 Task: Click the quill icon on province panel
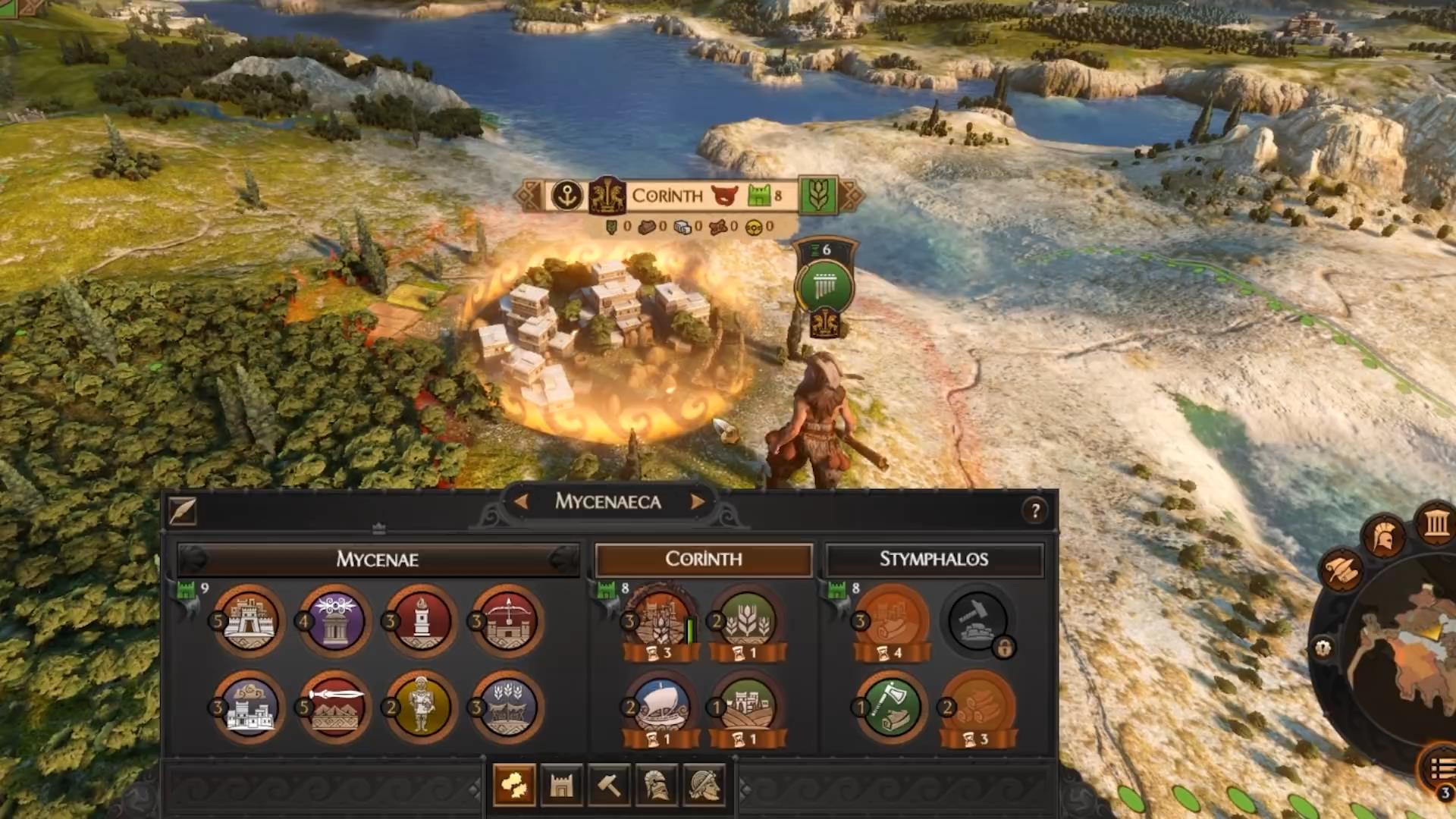[183, 512]
